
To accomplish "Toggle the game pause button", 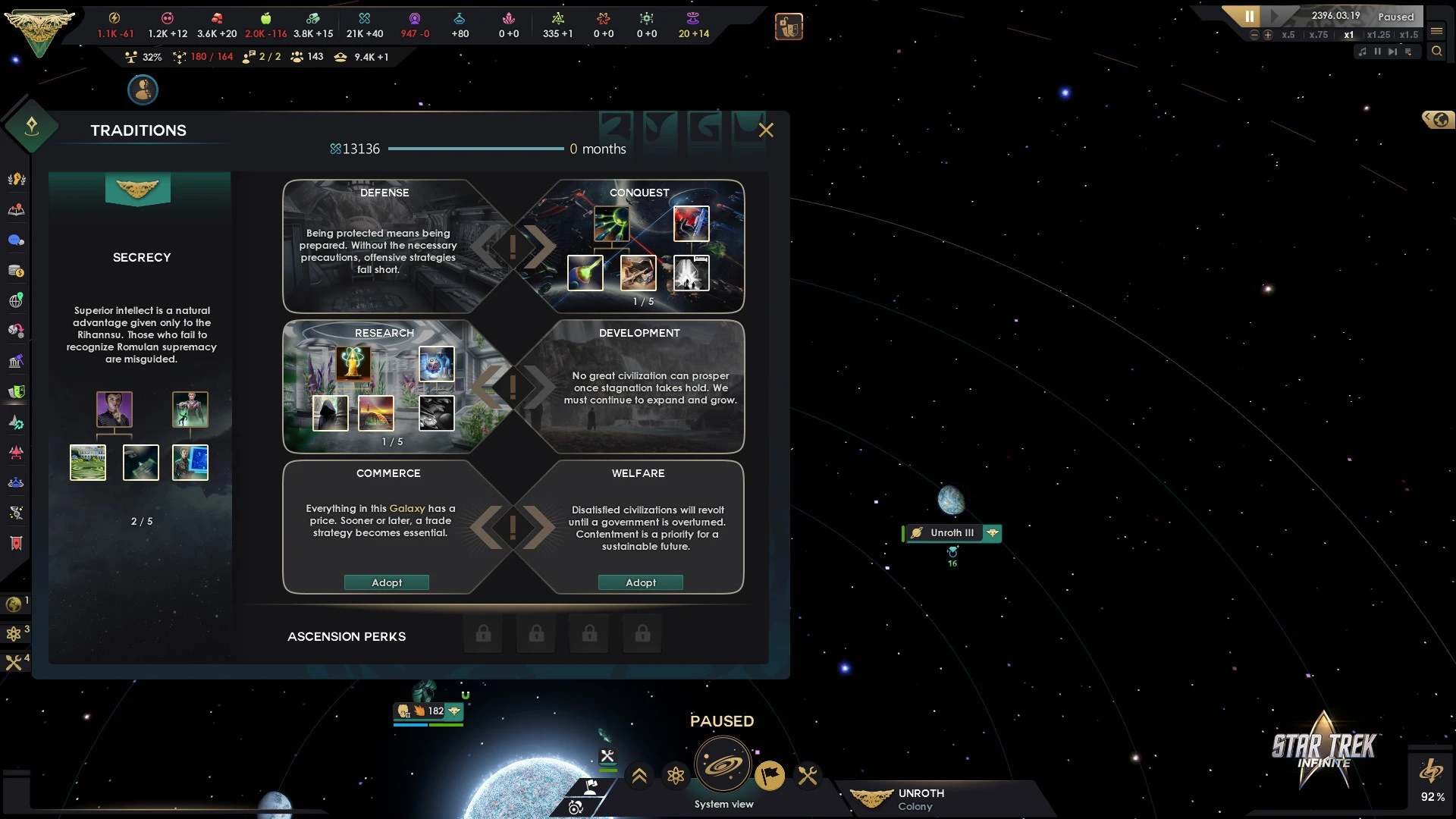I will [1249, 16].
